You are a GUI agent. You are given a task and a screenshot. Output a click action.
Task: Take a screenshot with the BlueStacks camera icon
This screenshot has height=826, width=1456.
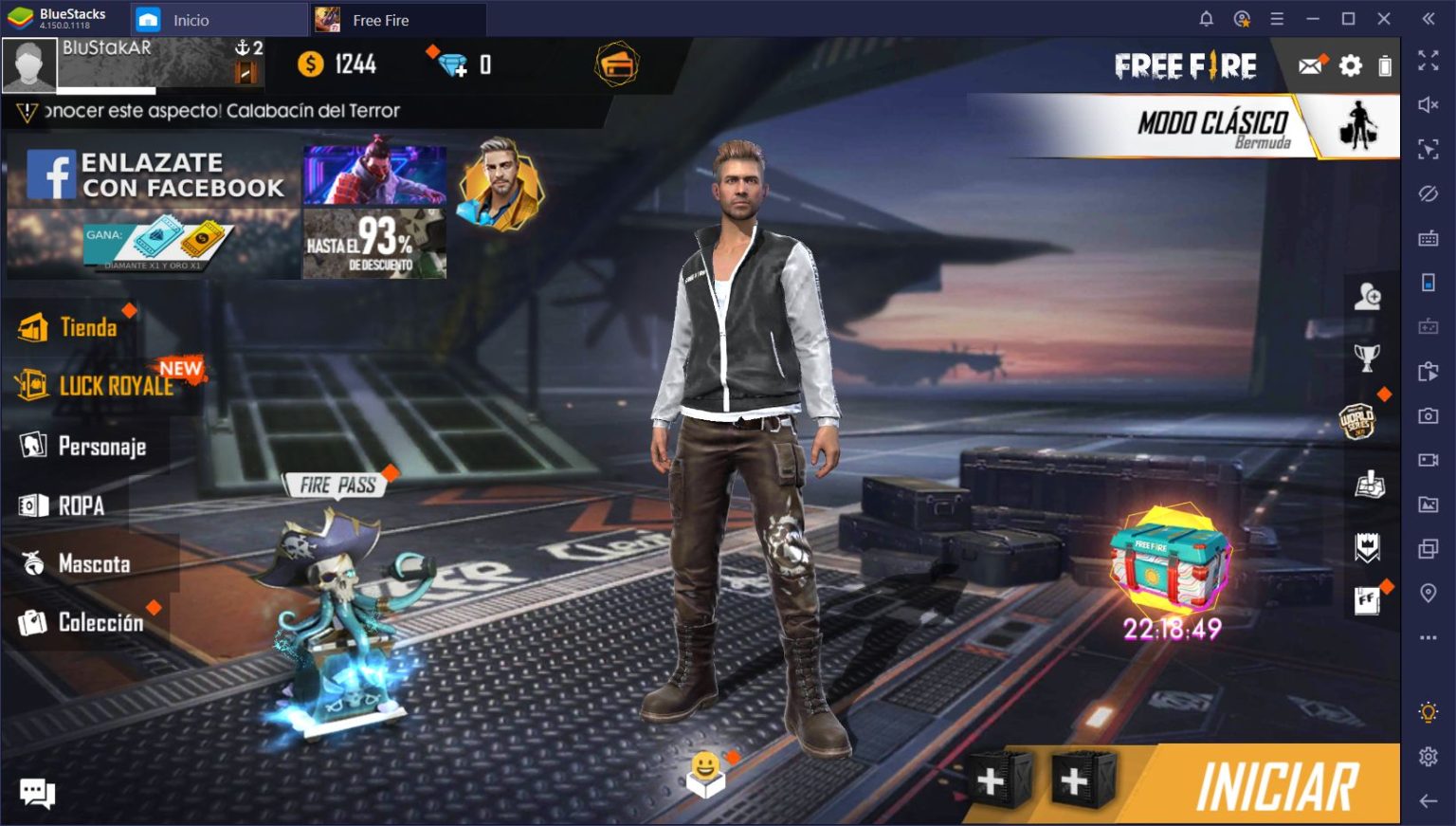coord(1427,415)
